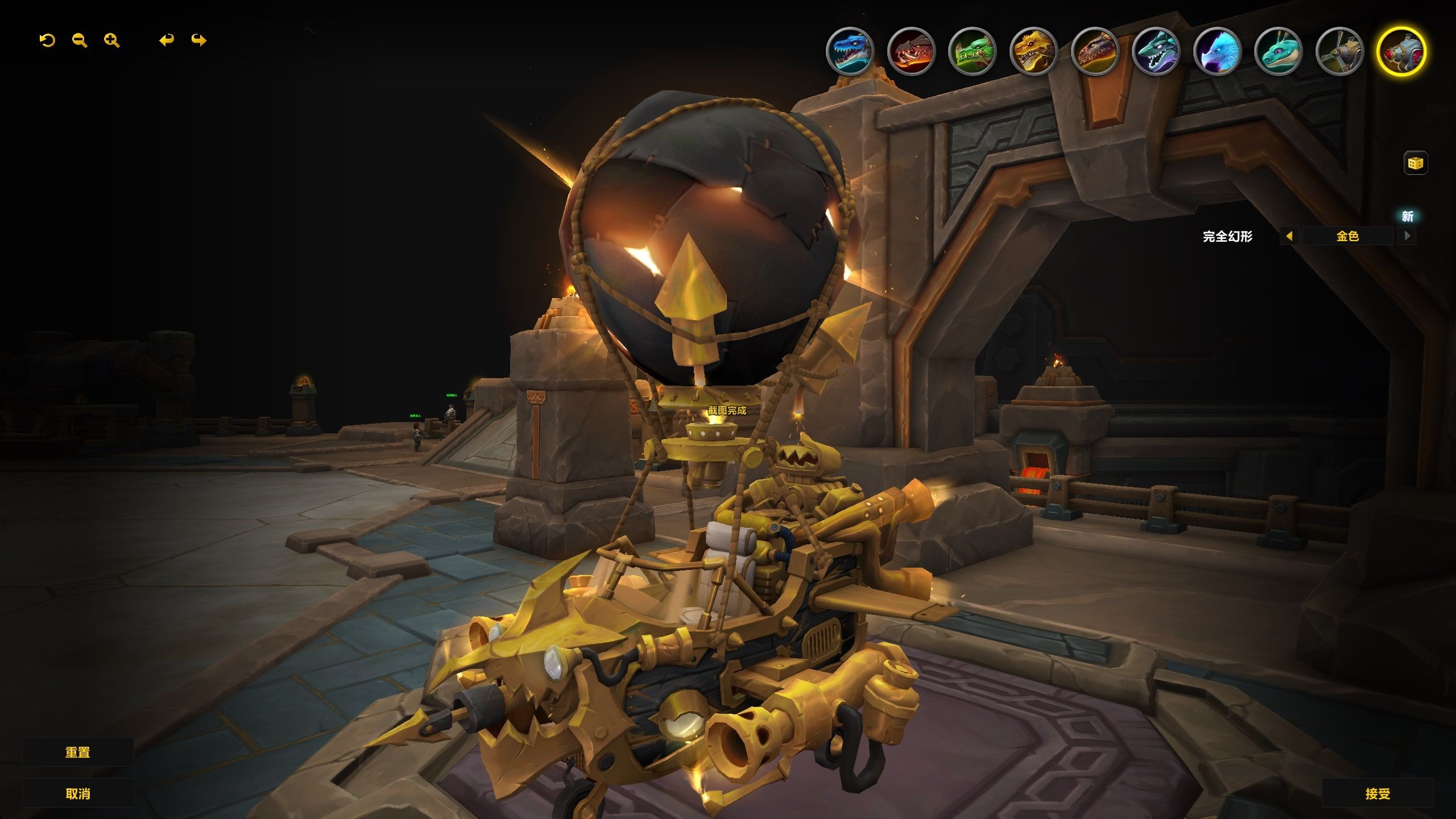The width and height of the screenshot is (1456, 819).
Task: Open the 金色 color dropdown
Action: [1347, 236]
